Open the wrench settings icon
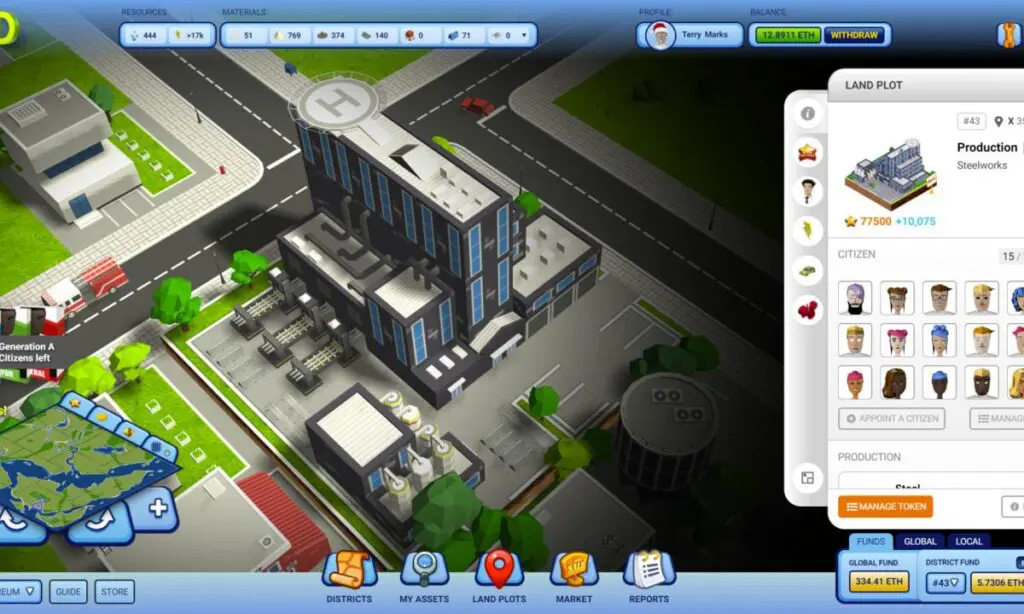 tap(1008, 35)
